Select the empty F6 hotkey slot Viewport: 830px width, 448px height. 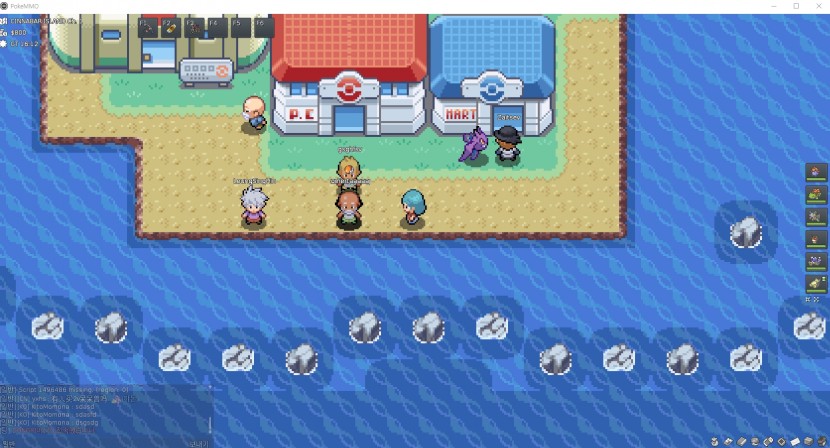(264, 27)
